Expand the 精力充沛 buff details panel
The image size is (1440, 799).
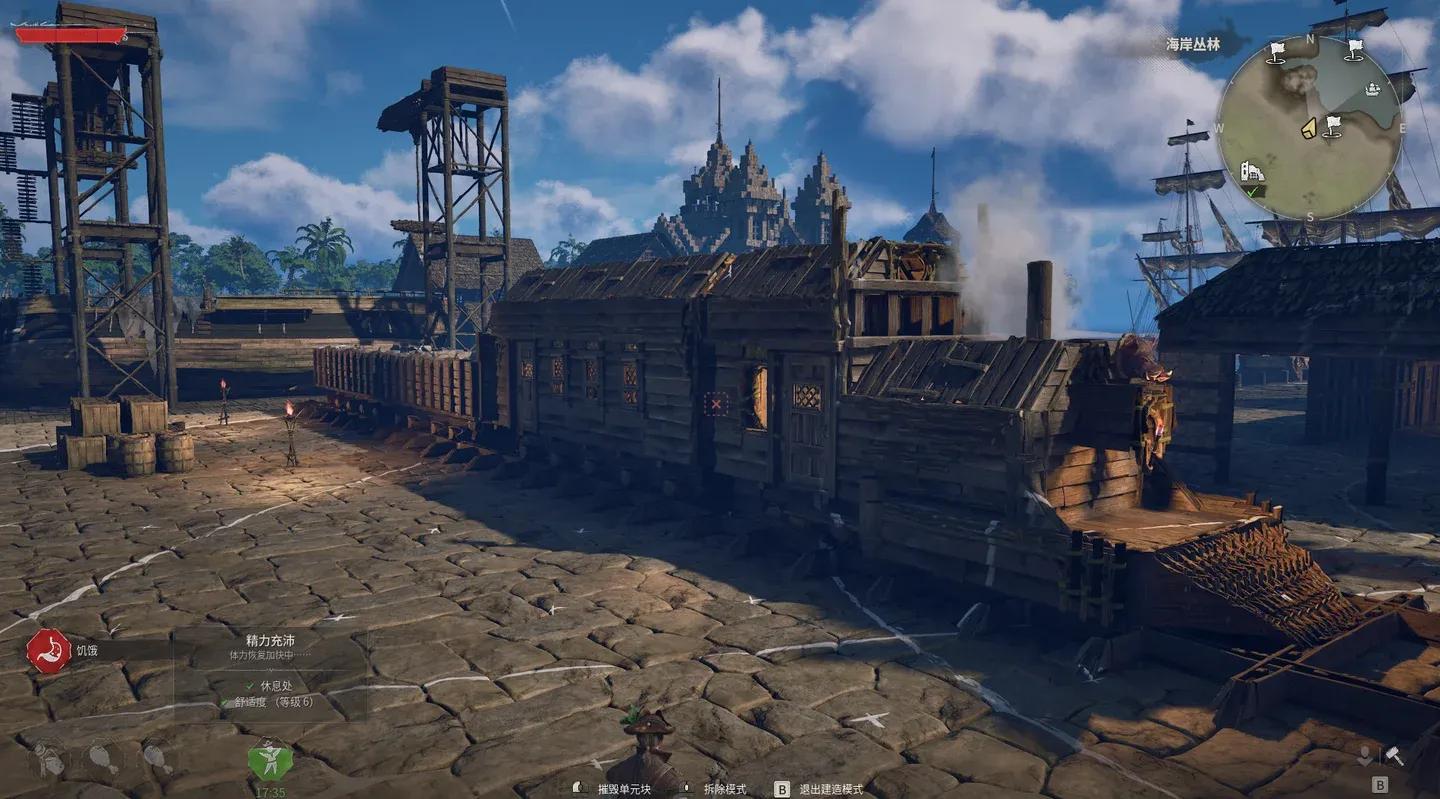(271, 639)
